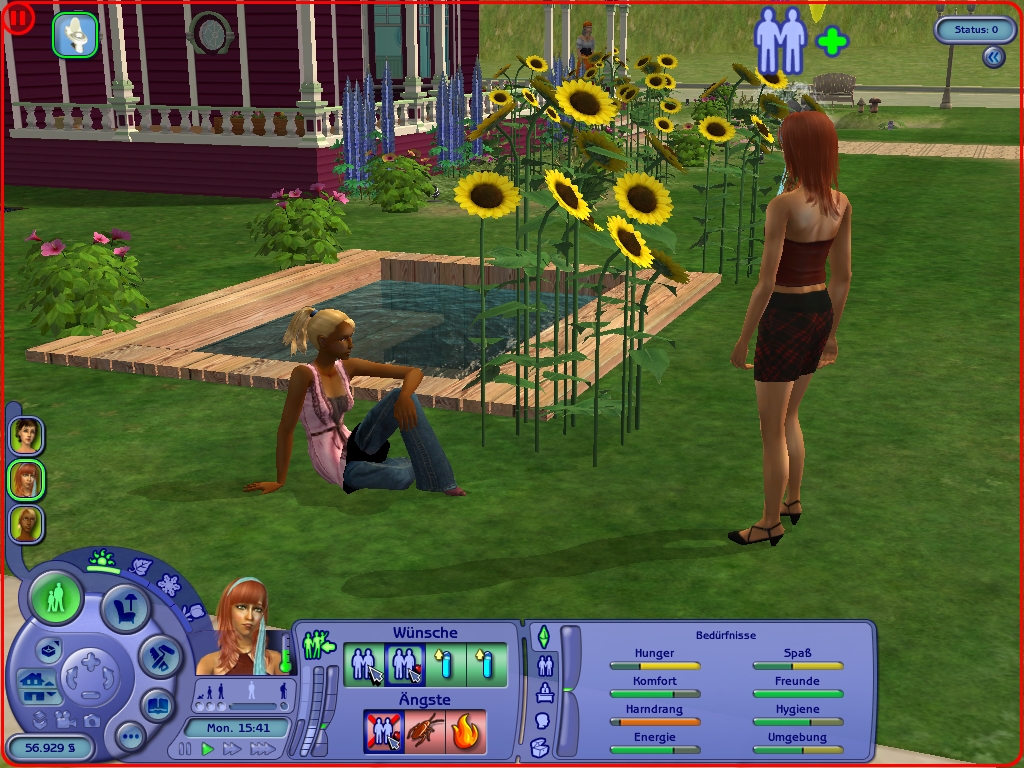This screenshot has width=1024, height=768.
Task: Collapse the Status panel with the arrow button
Action: pos(992,58)
